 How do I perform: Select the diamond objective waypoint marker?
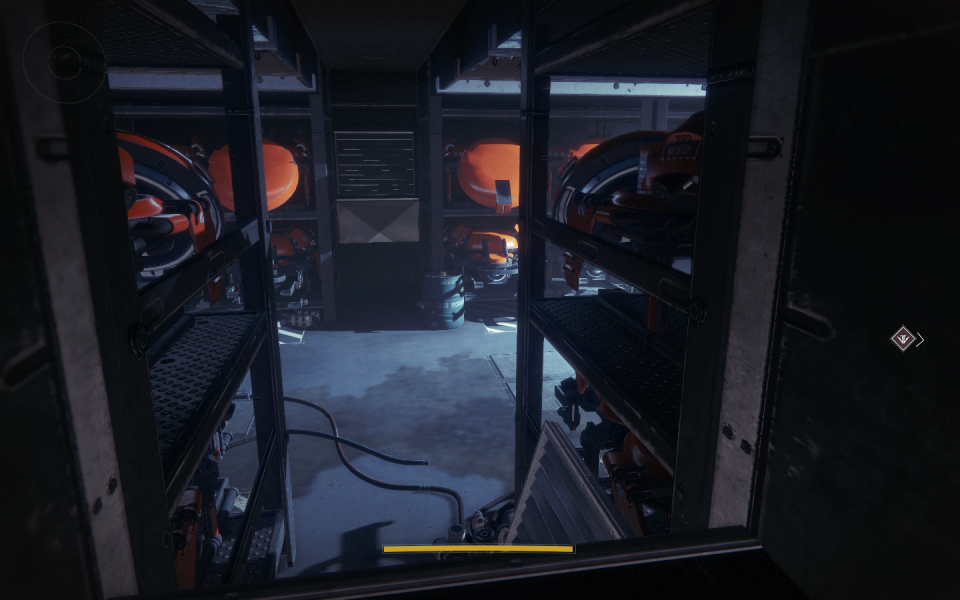904,339
